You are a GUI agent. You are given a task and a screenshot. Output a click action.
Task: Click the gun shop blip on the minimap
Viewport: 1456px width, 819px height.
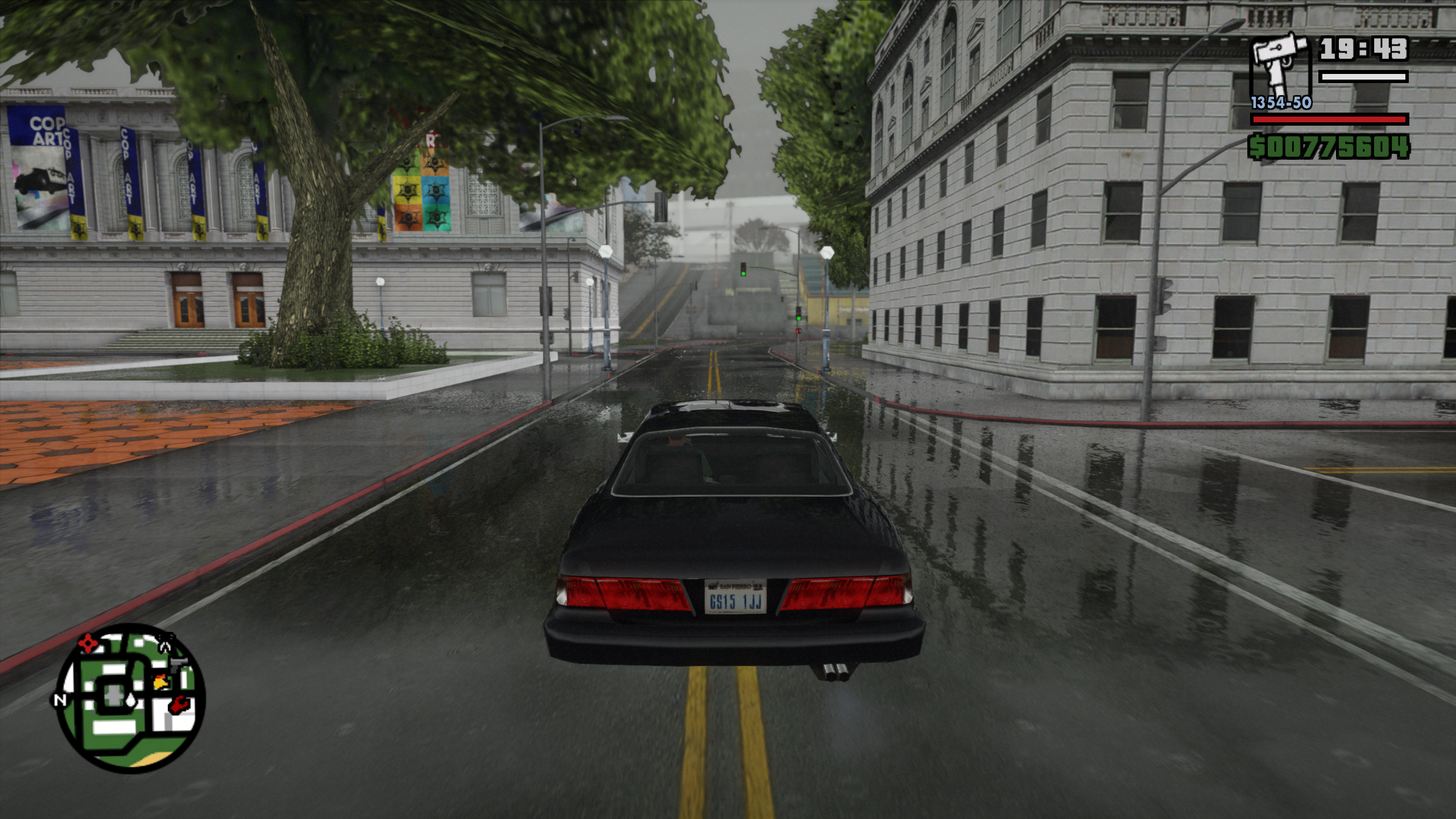[179, 663]
